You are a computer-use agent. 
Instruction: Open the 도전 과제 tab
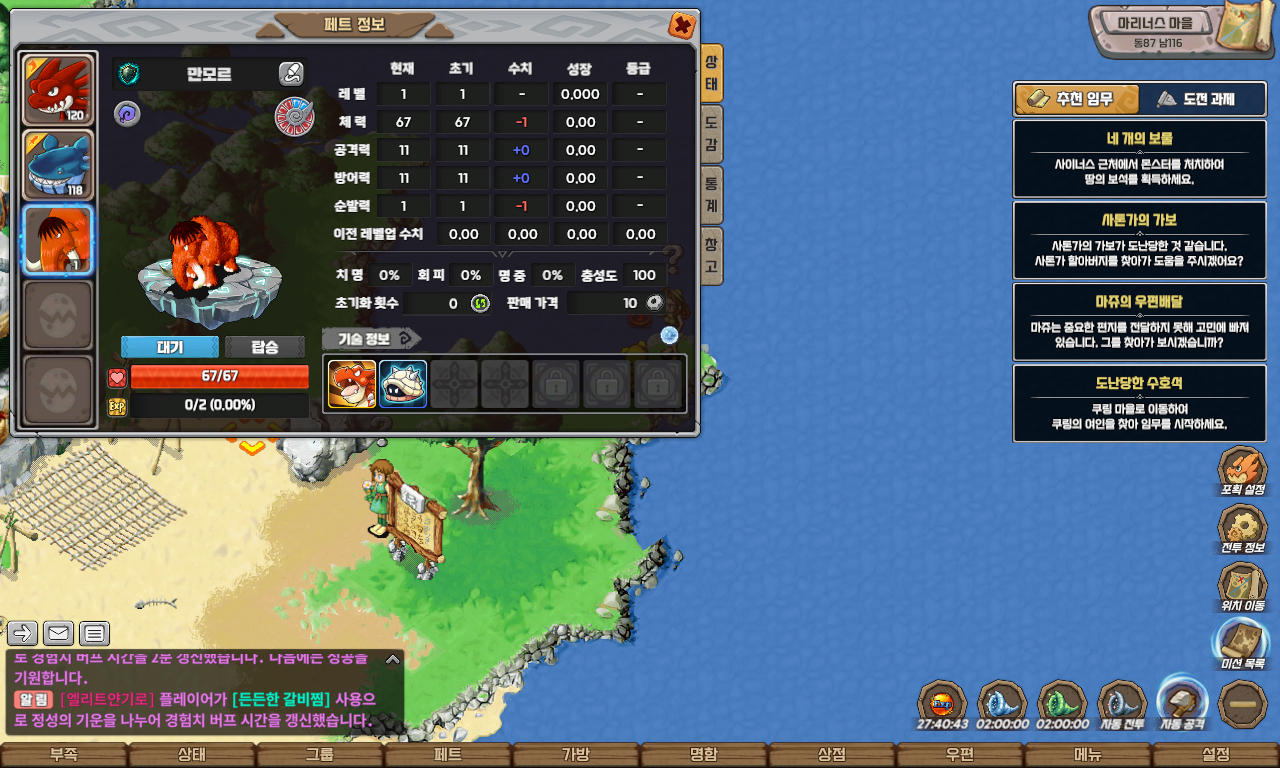(1195, 99)
